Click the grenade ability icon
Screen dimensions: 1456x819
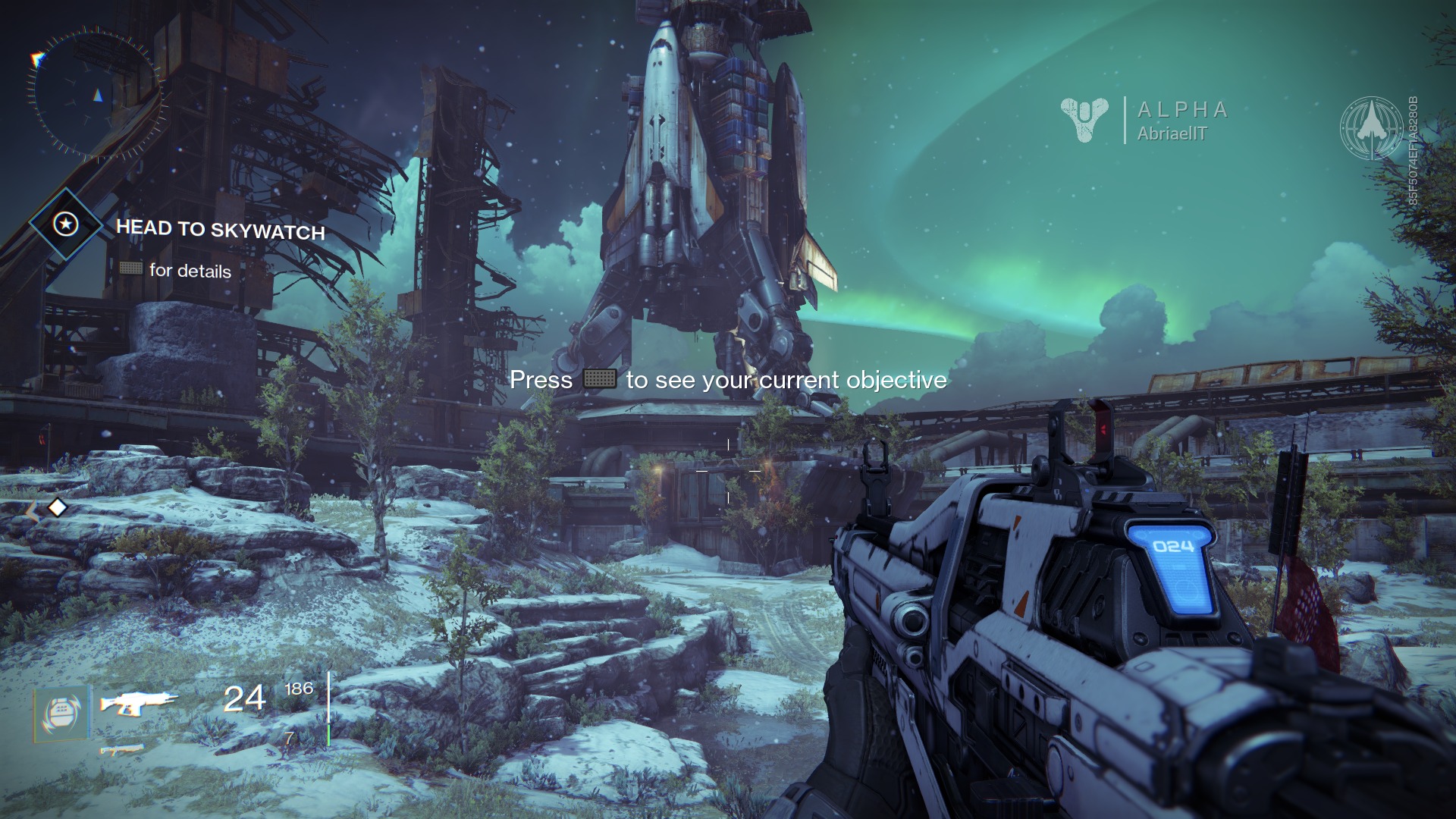pos(61,713)
